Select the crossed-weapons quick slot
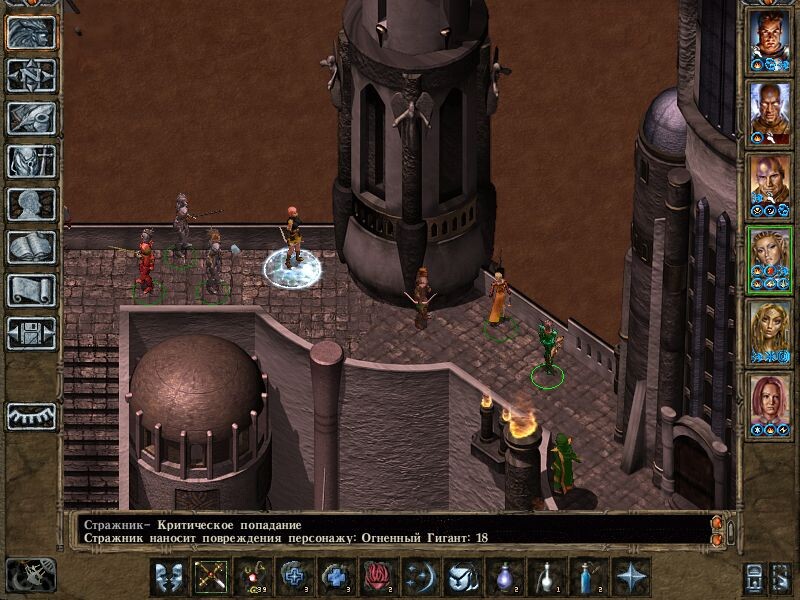Viewport: 800px width, 600px height. coord(211,577)
